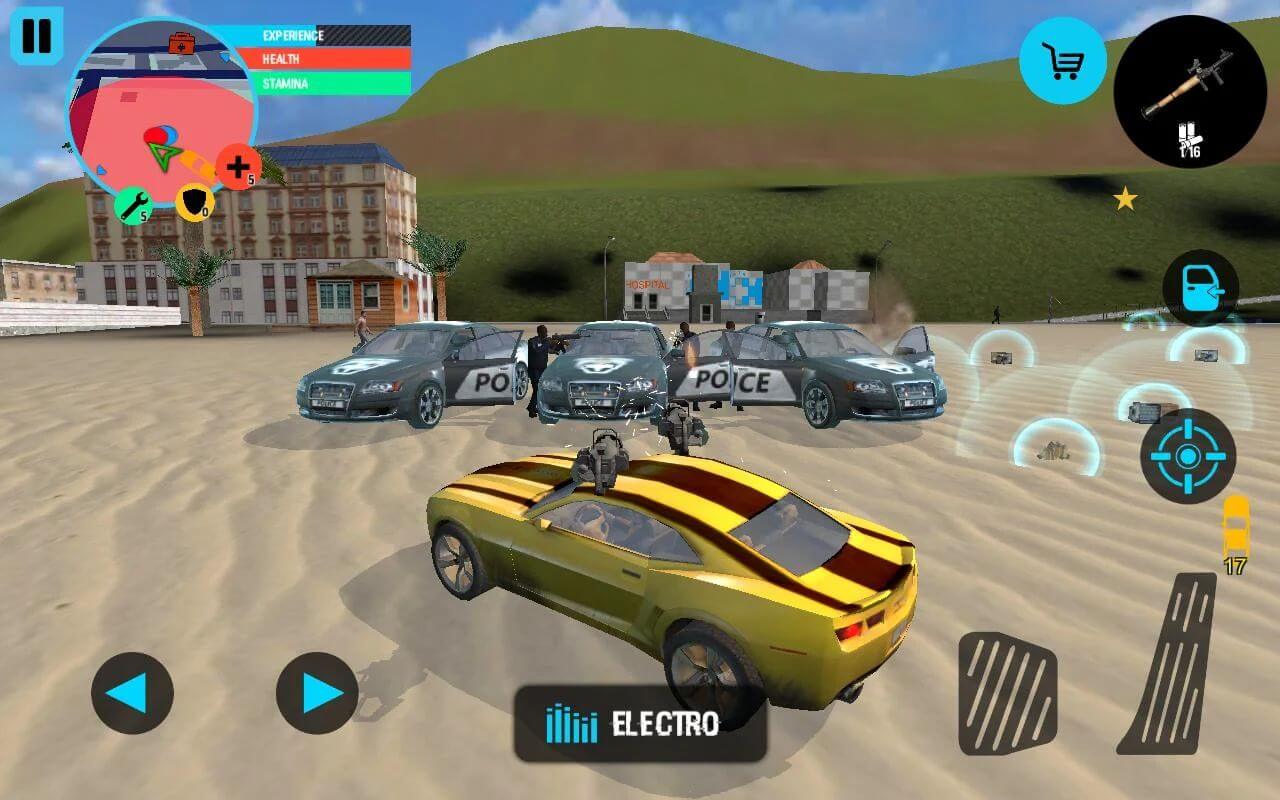Open the in-game shop cart
The width and height of the screenshot is (1280, 800).
[x=1062, y=58]
